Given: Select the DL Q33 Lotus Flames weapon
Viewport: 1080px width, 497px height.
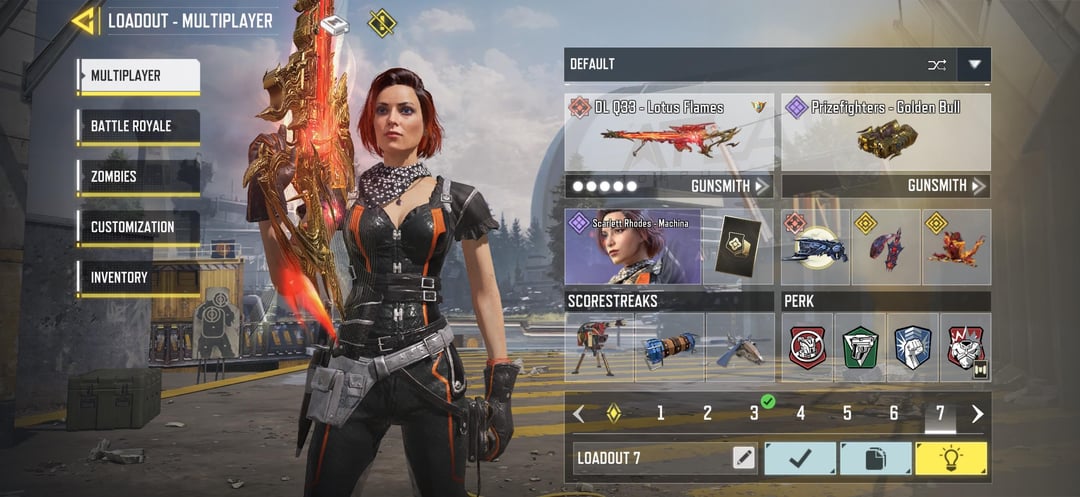Looking at the screenshot, I should (x=669, y=132).
